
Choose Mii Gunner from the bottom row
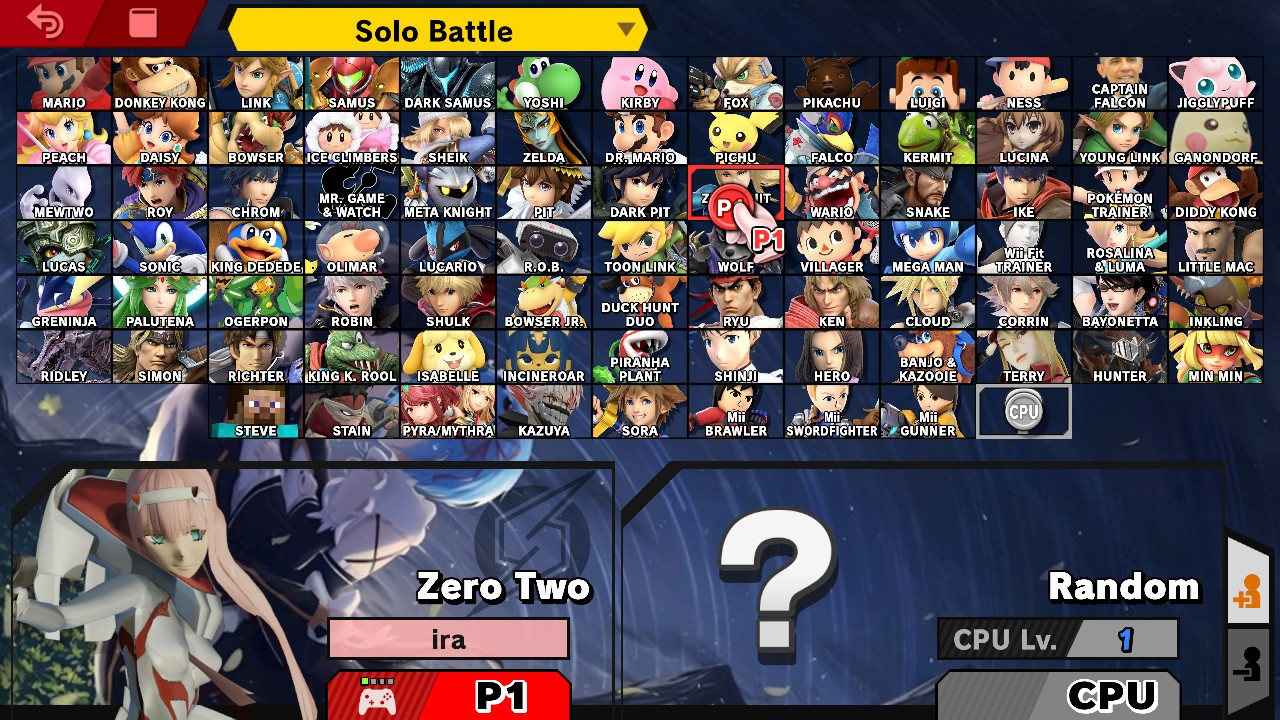927,412
